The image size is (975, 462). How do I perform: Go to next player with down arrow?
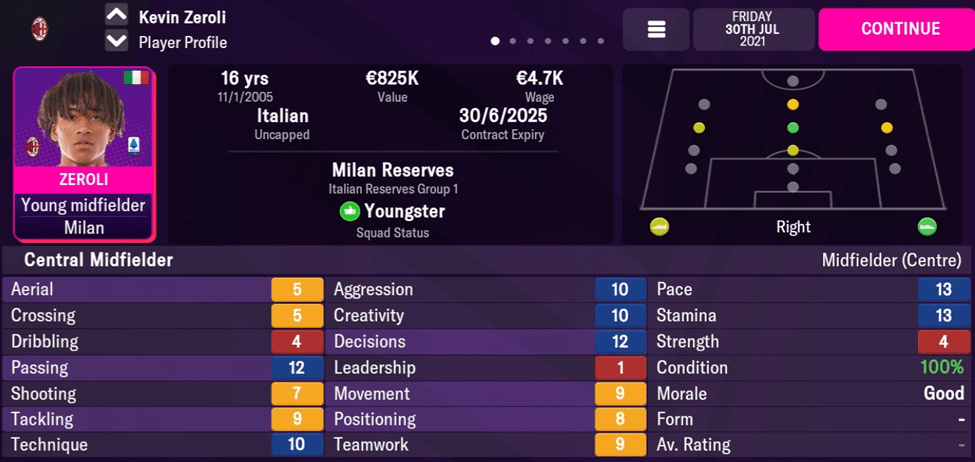point(116,41)
